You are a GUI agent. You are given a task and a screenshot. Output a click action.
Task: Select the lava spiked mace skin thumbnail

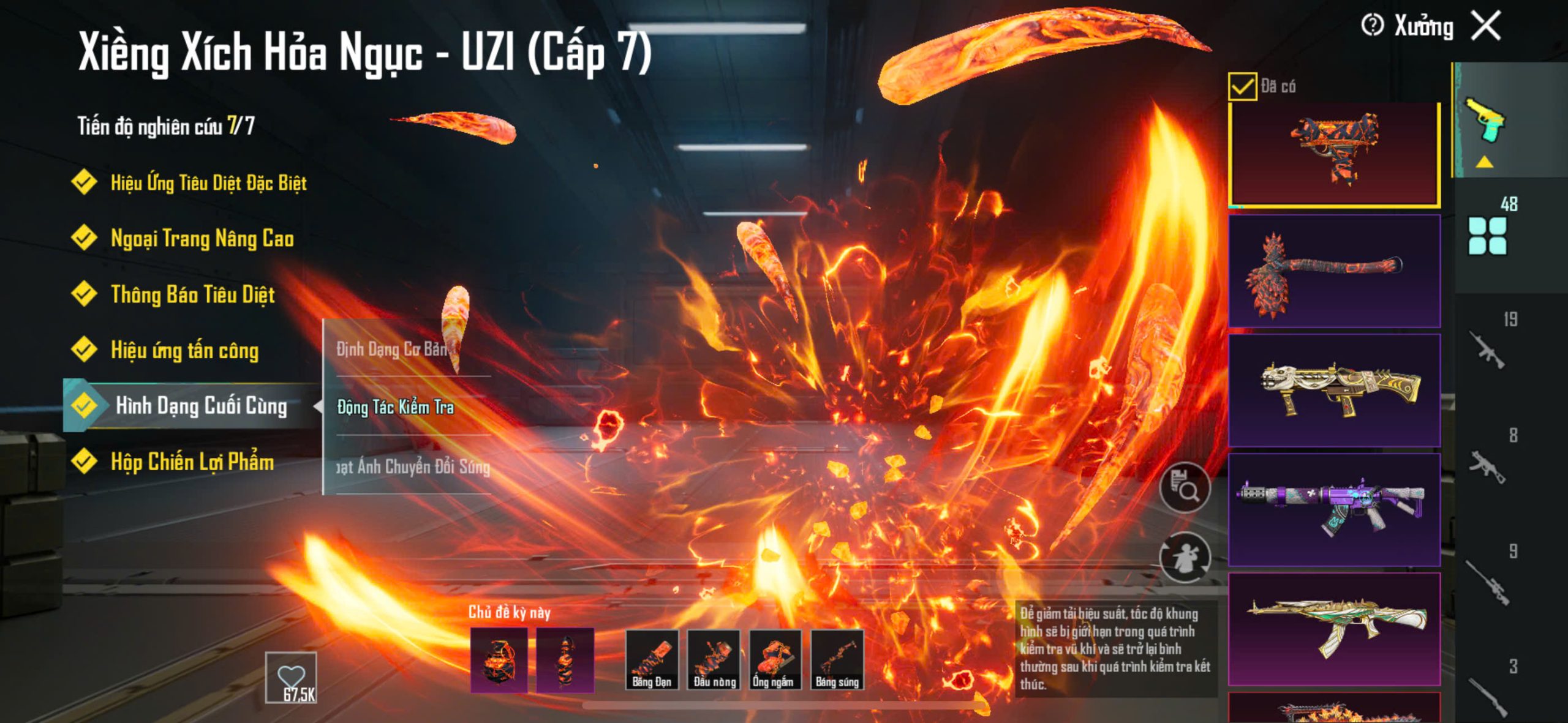tap(1334, 271)
